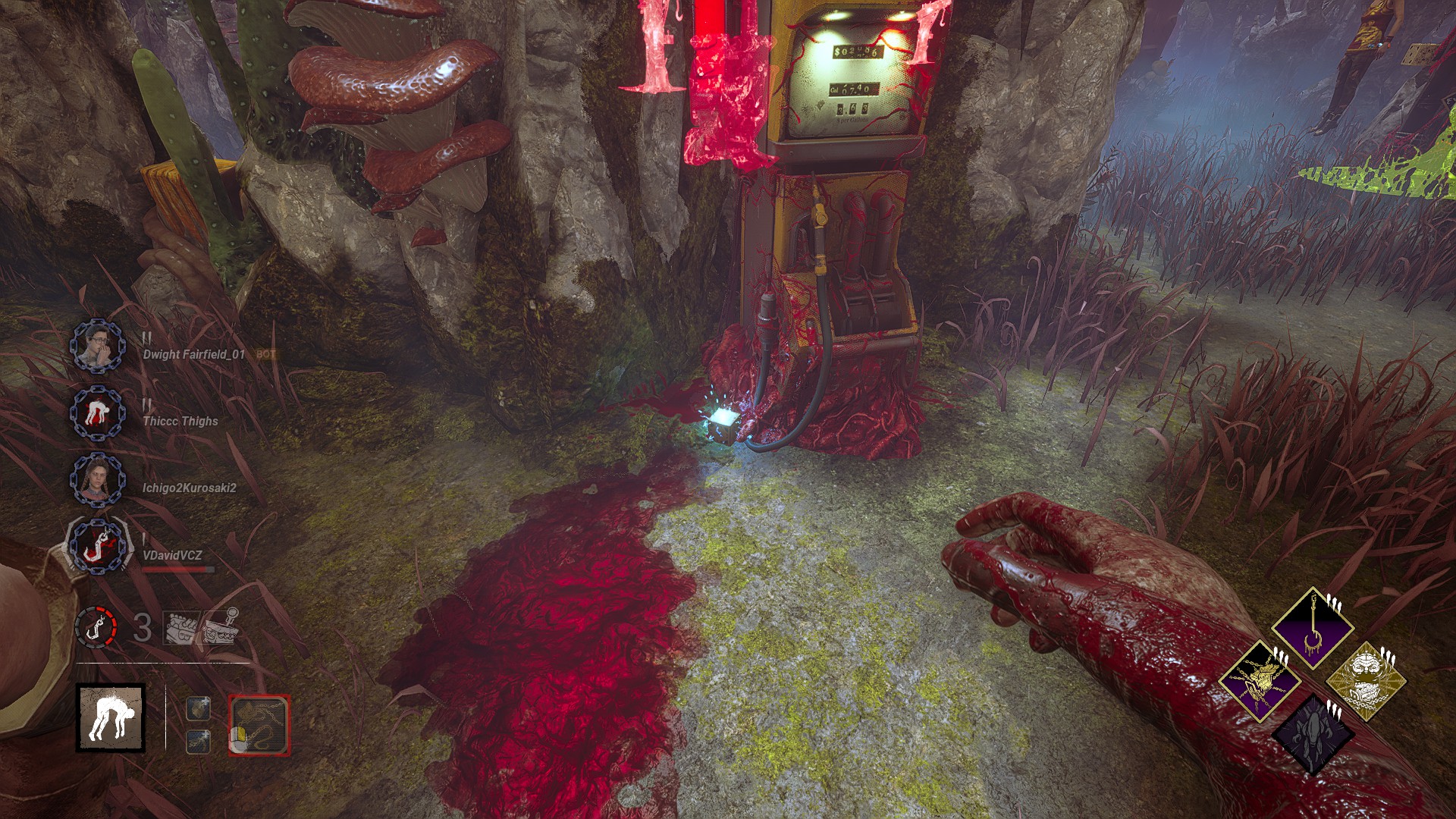Image resolution: width=1456 pixels, height=819 pixels.
Task: Select the chained box perk
Action: [x=1260, y=679]
